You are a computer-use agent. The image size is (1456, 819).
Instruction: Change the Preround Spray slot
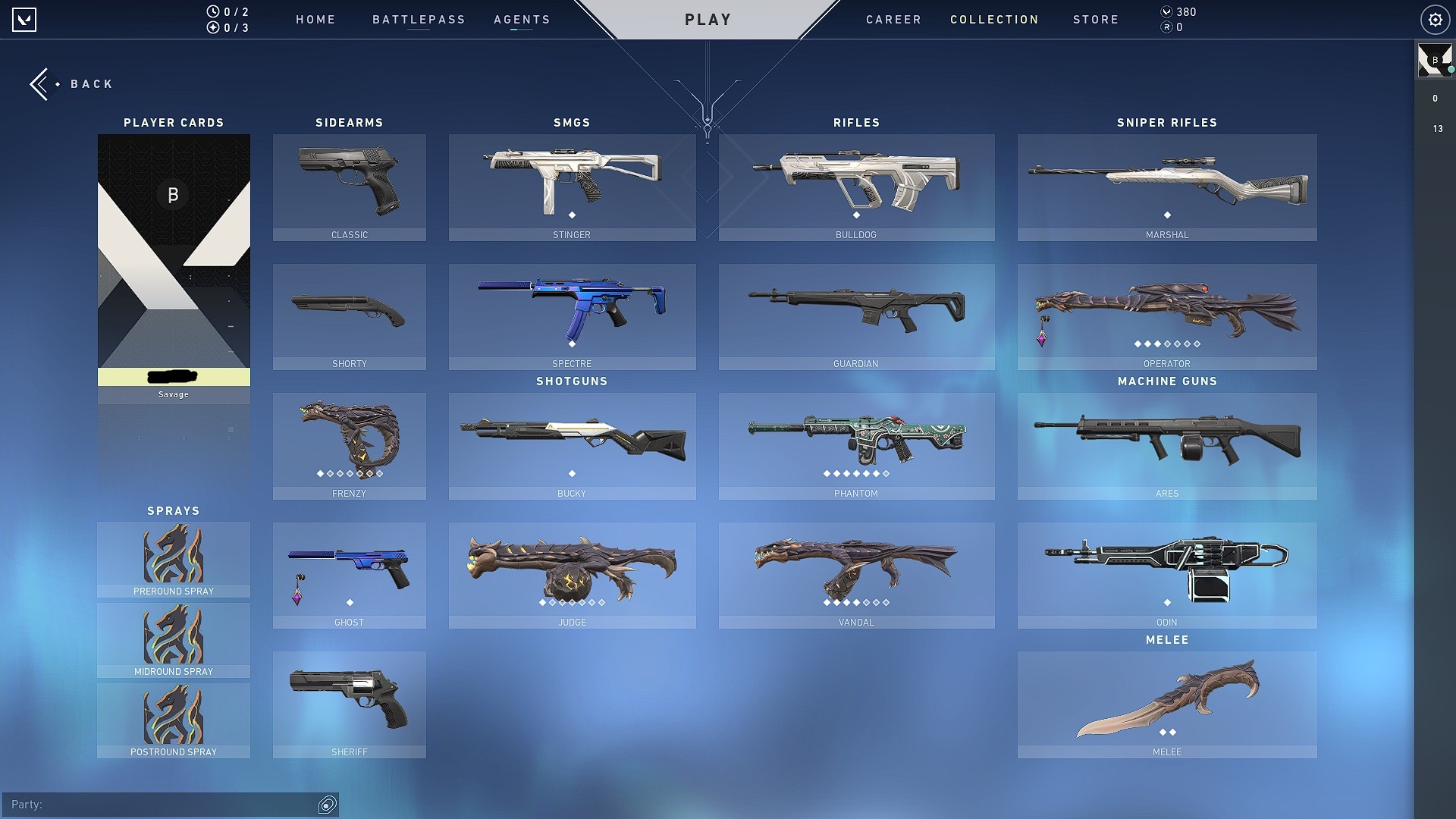[x=174, y=560]
